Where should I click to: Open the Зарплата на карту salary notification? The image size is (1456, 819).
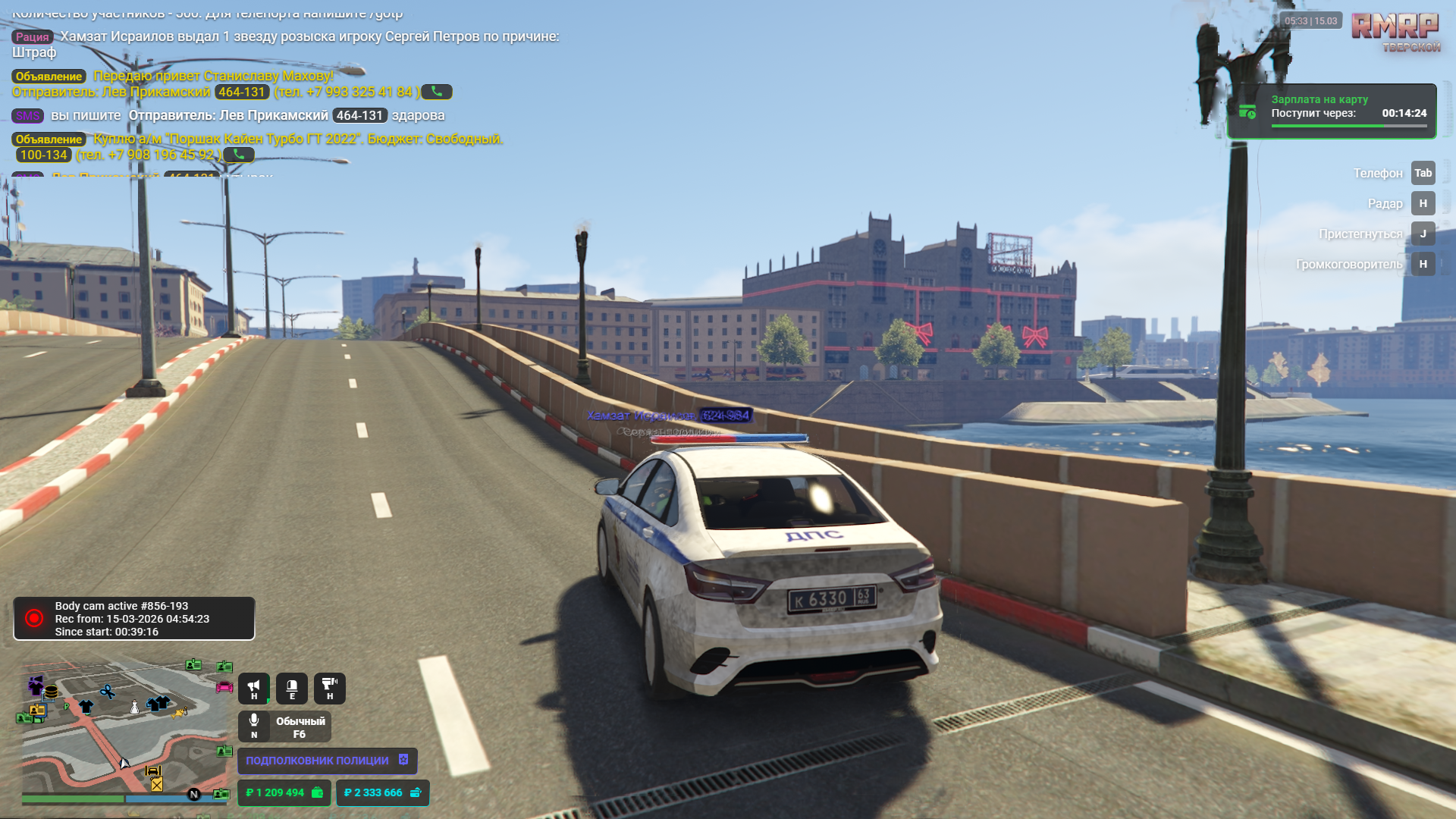tap(1332, 111)
